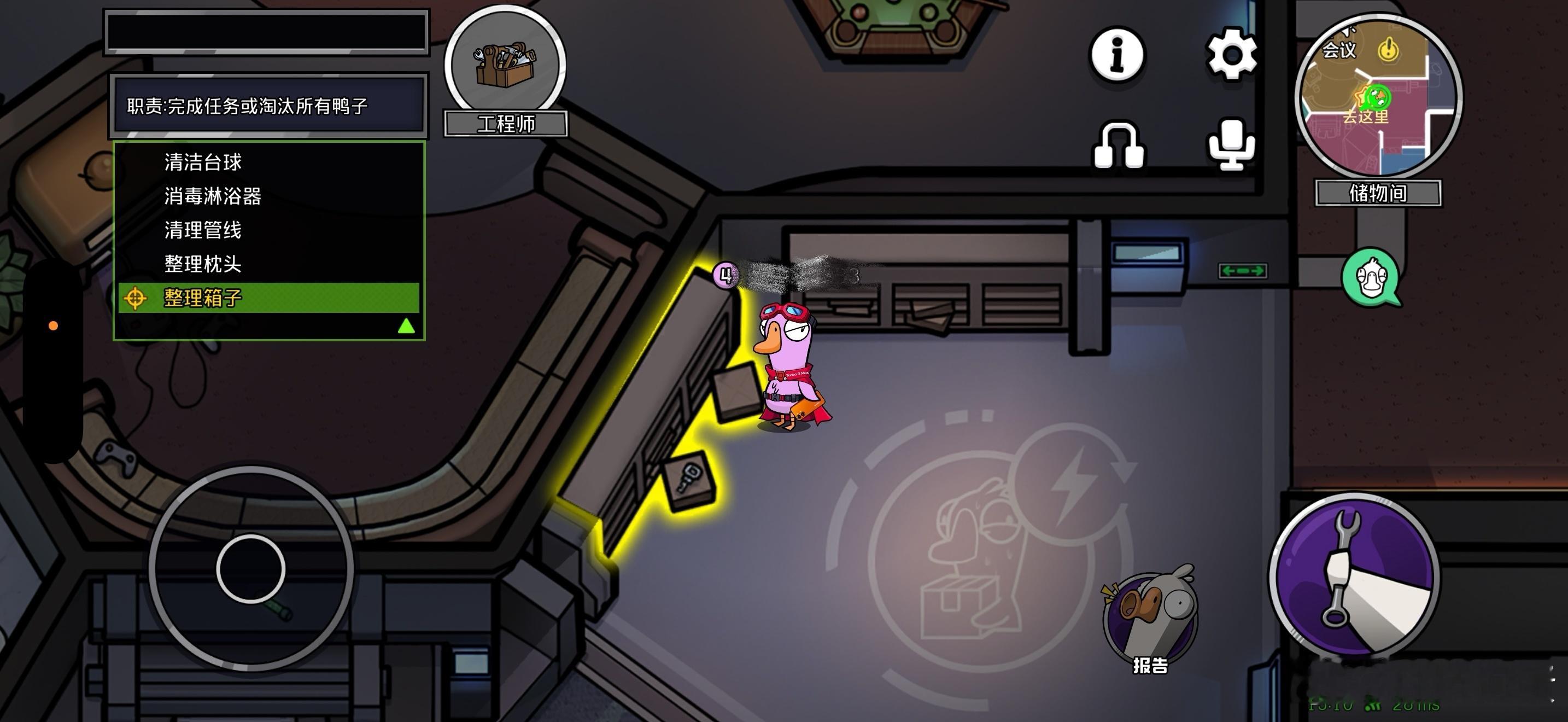Toggle the headphones audio icon
This screenshot has height=722, width=1568.
pyautogui.click(x=1118, y=146)
